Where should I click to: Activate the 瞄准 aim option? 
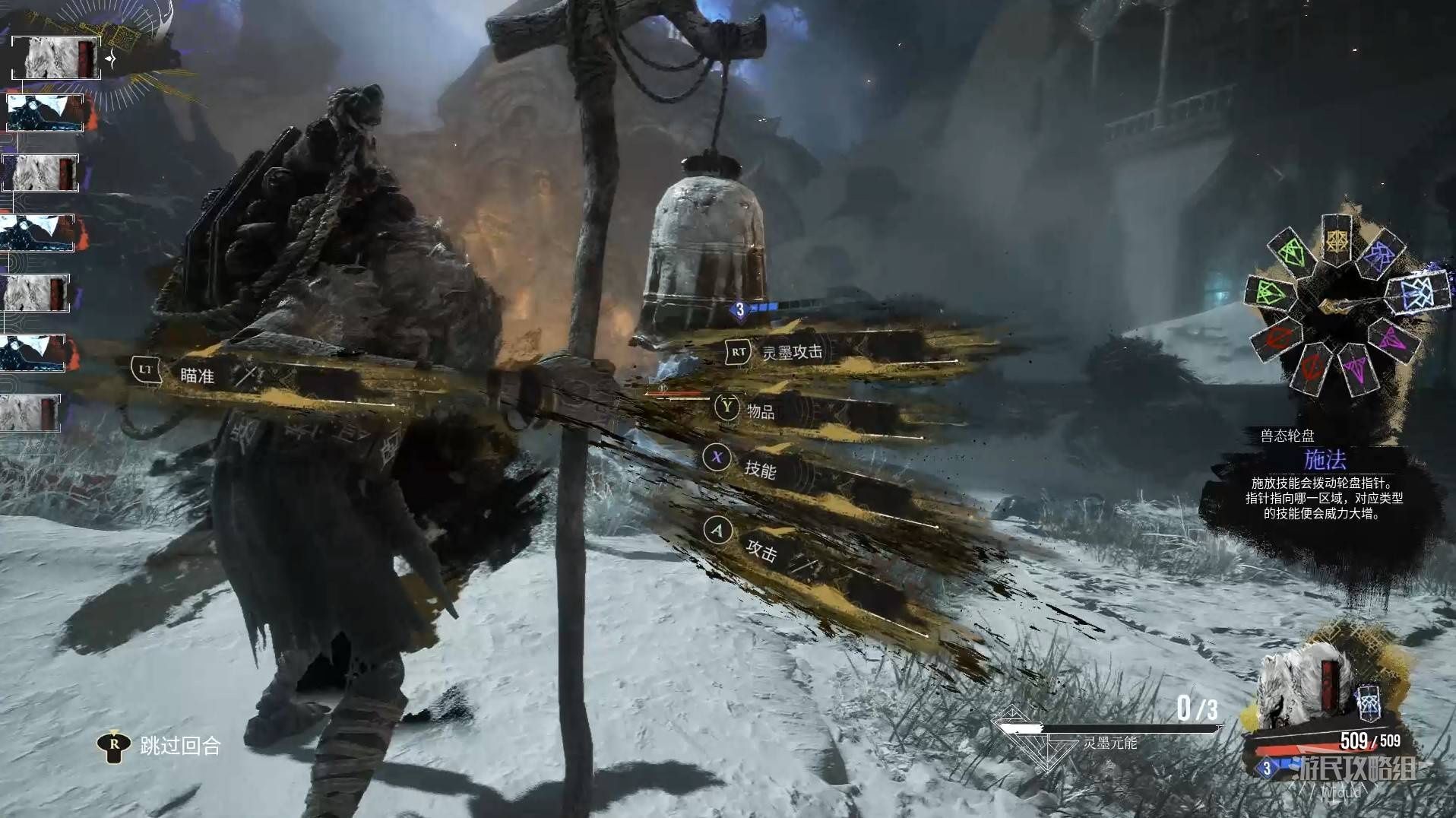[196, 375]
